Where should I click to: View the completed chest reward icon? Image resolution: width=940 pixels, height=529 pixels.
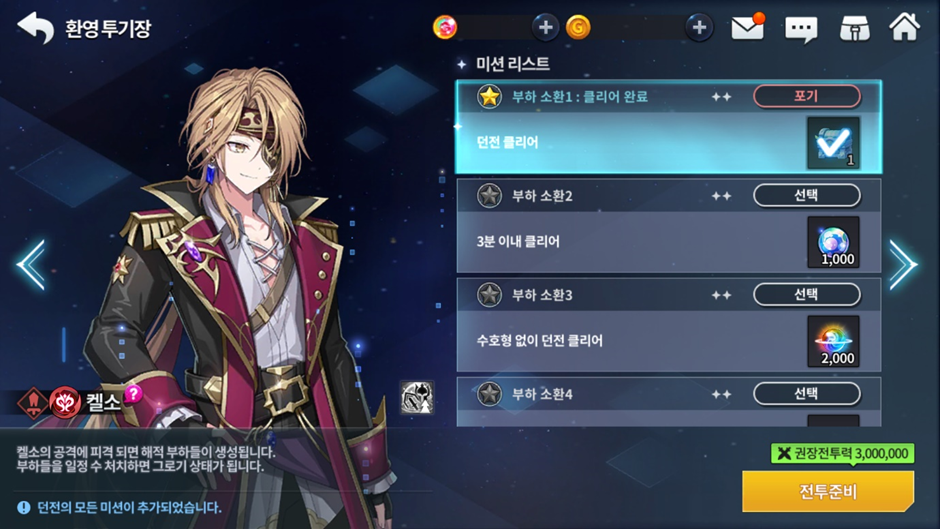point(832,144)
